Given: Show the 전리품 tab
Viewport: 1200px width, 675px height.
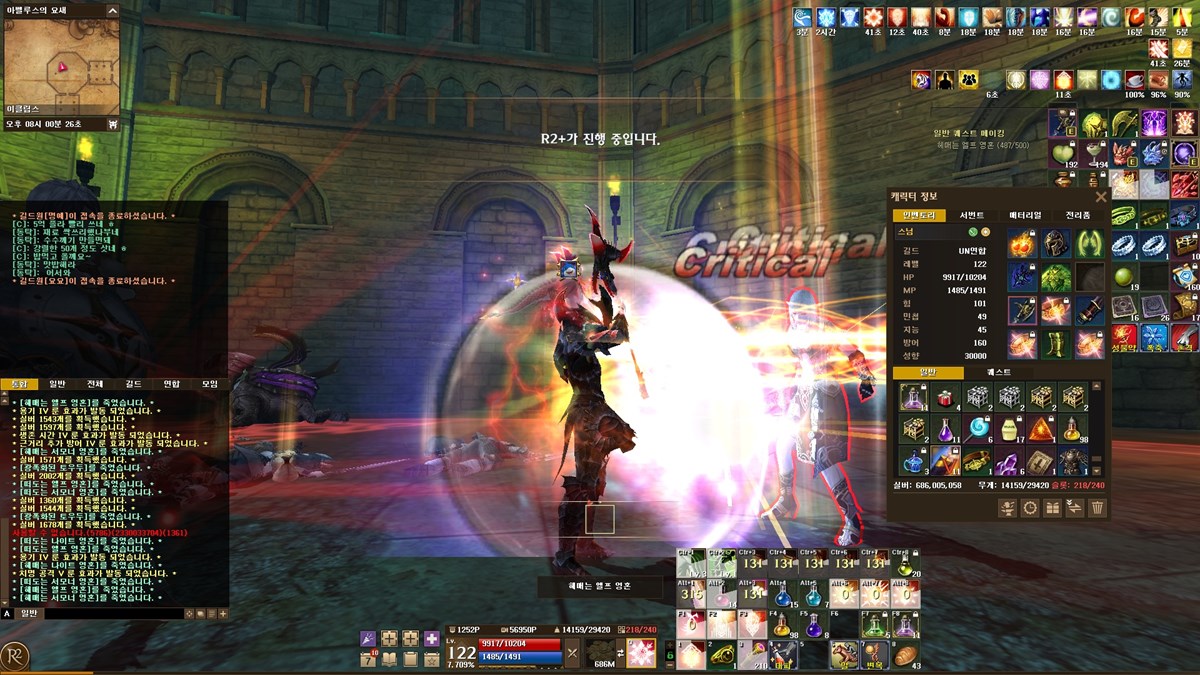Looking at the screenshot, I should [x=1077, y=215].
